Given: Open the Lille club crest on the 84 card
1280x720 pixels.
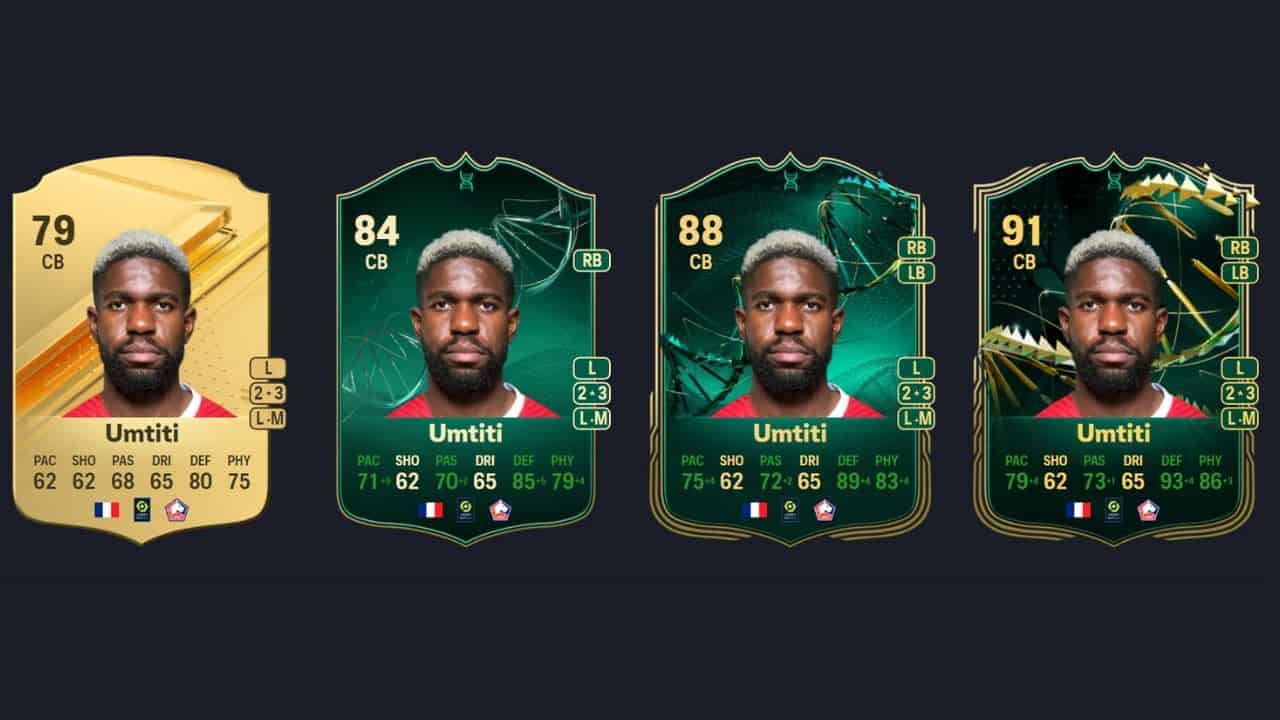Looking at the screenshot, I should [x=500, y=509].
